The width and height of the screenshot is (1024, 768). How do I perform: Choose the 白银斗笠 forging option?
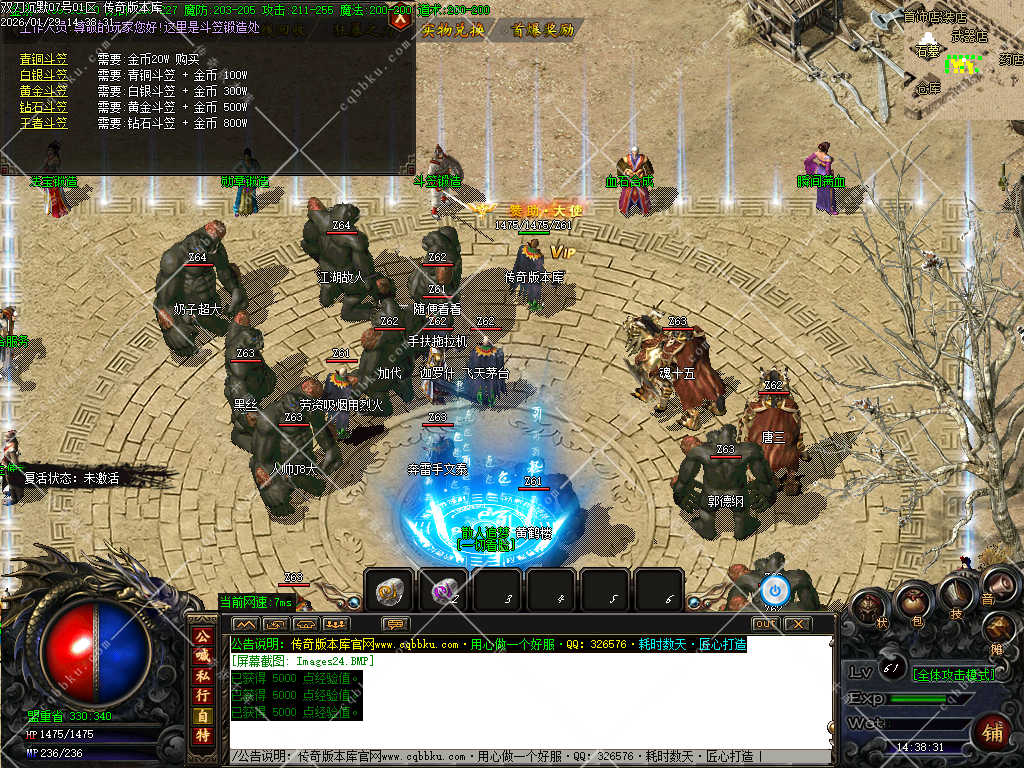[x=44, y=75]
